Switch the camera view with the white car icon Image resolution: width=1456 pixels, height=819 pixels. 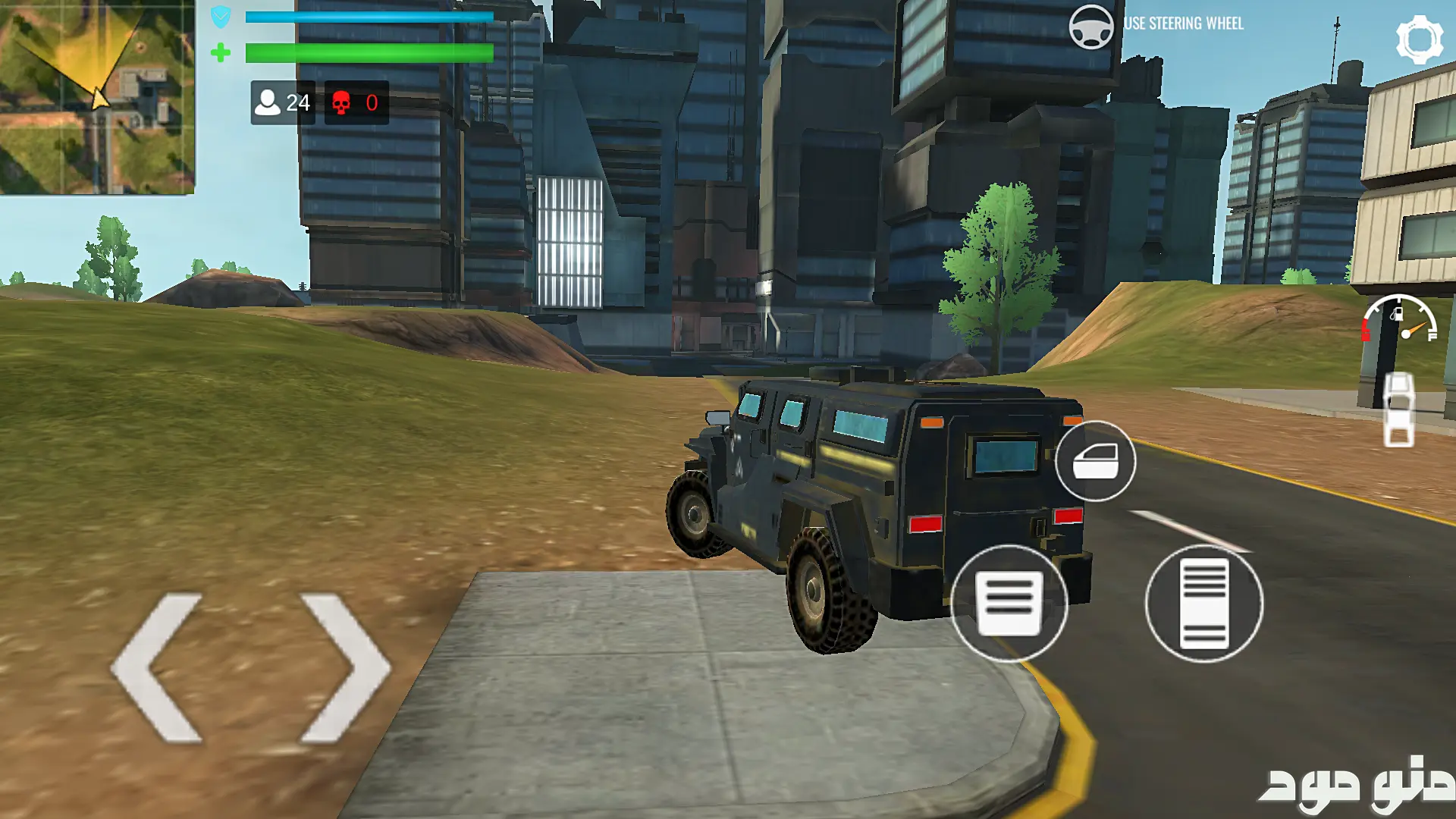pos(1398,409)
